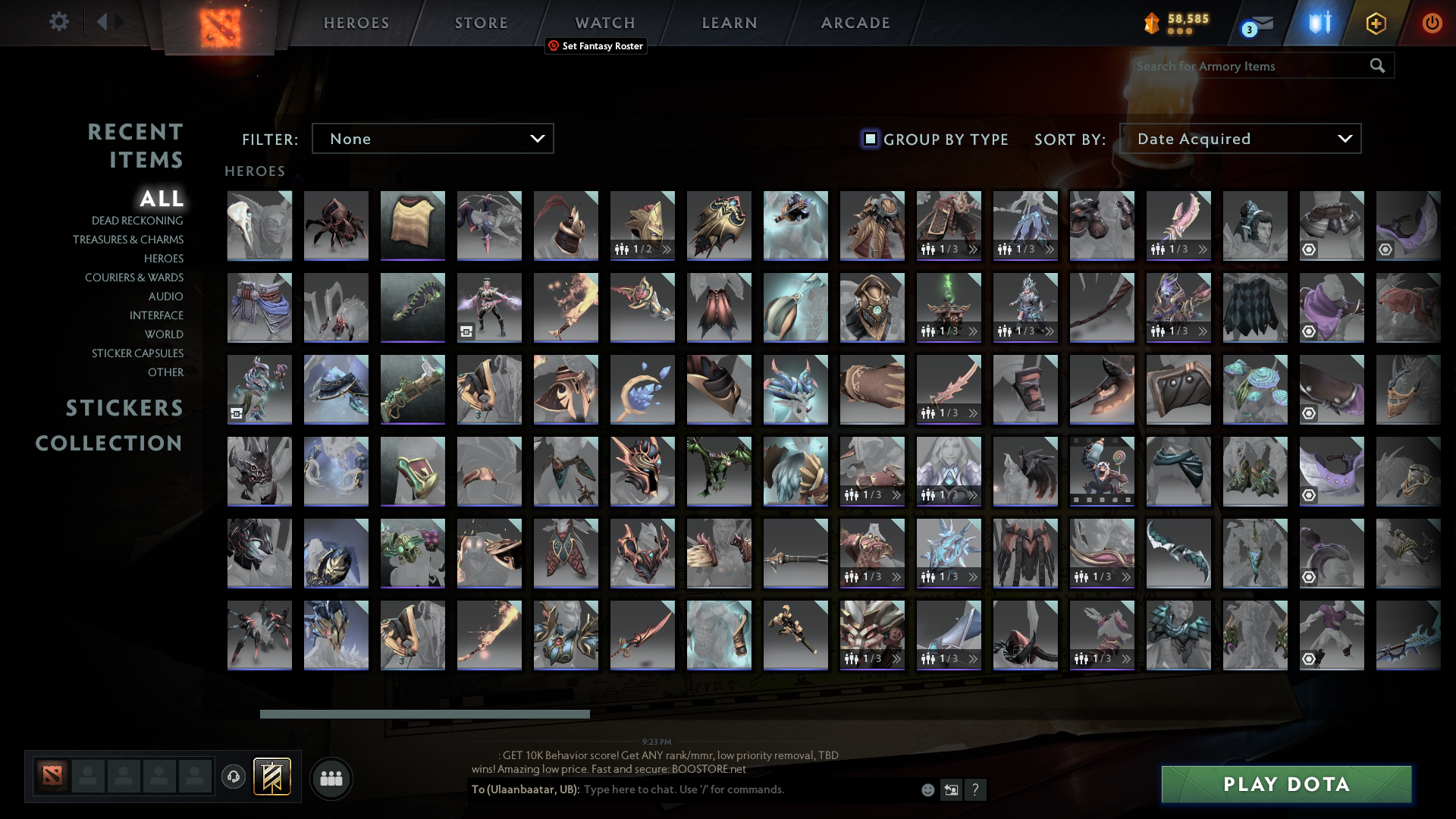
Task: Expand the Collection section in the sidebar
Action: (108, 444)
